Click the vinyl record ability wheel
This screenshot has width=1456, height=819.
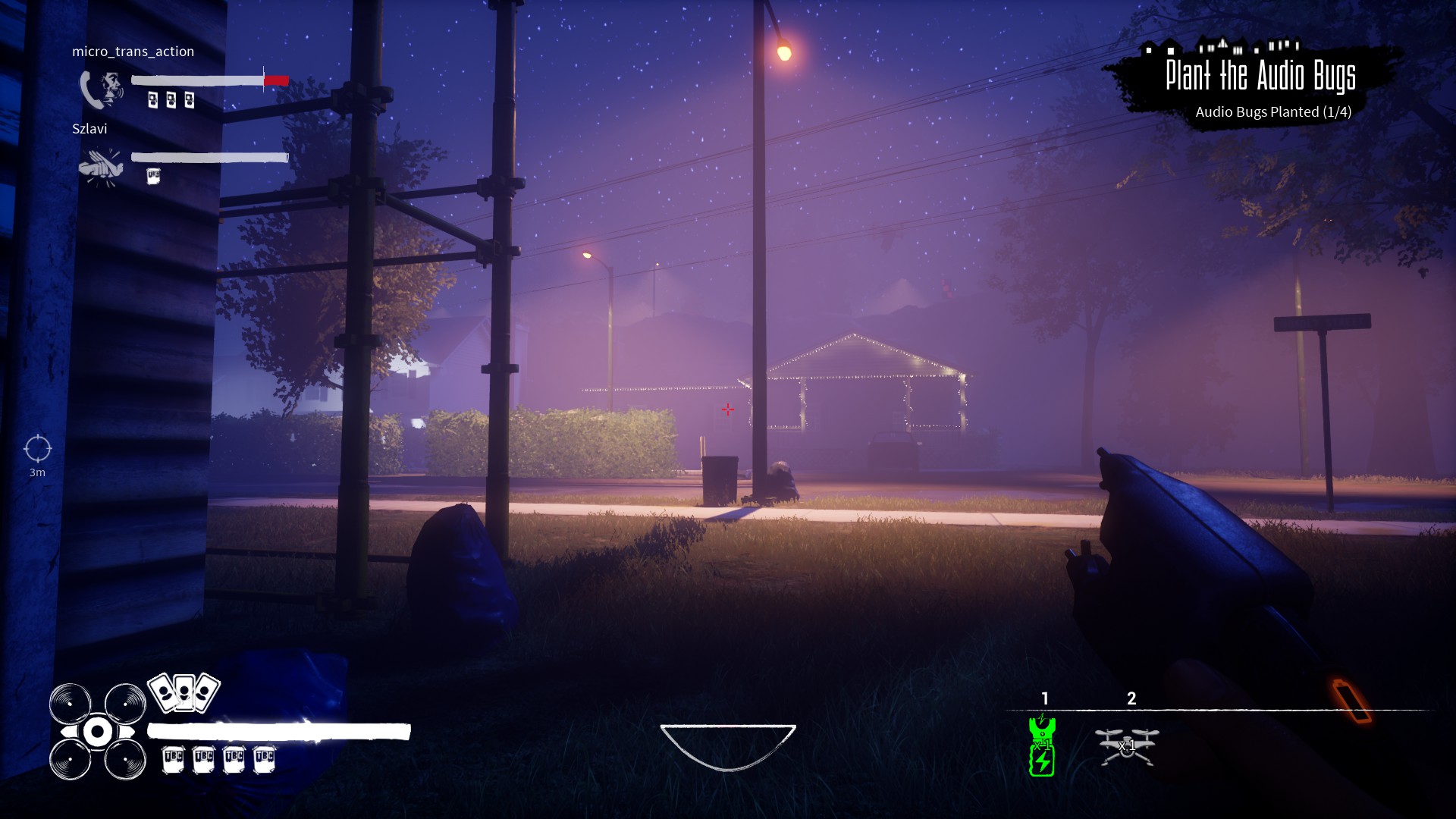coord(97,732)
